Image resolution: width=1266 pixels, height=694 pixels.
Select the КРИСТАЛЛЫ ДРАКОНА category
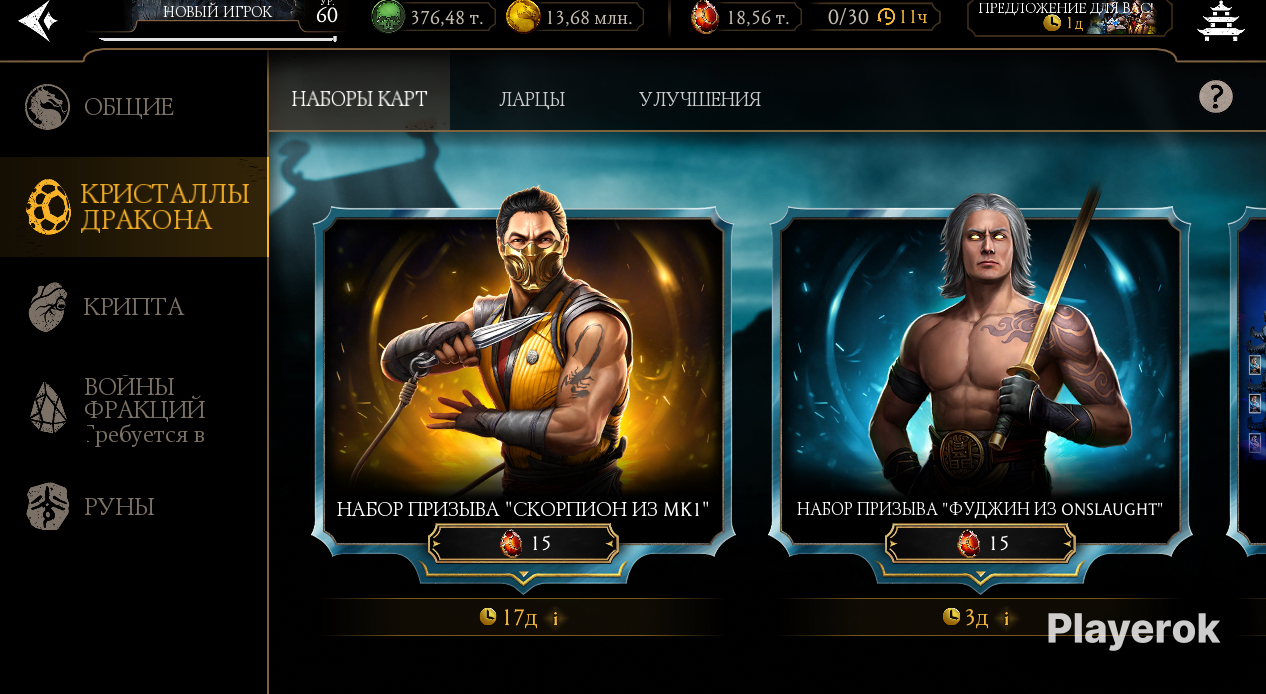[134, 207]
